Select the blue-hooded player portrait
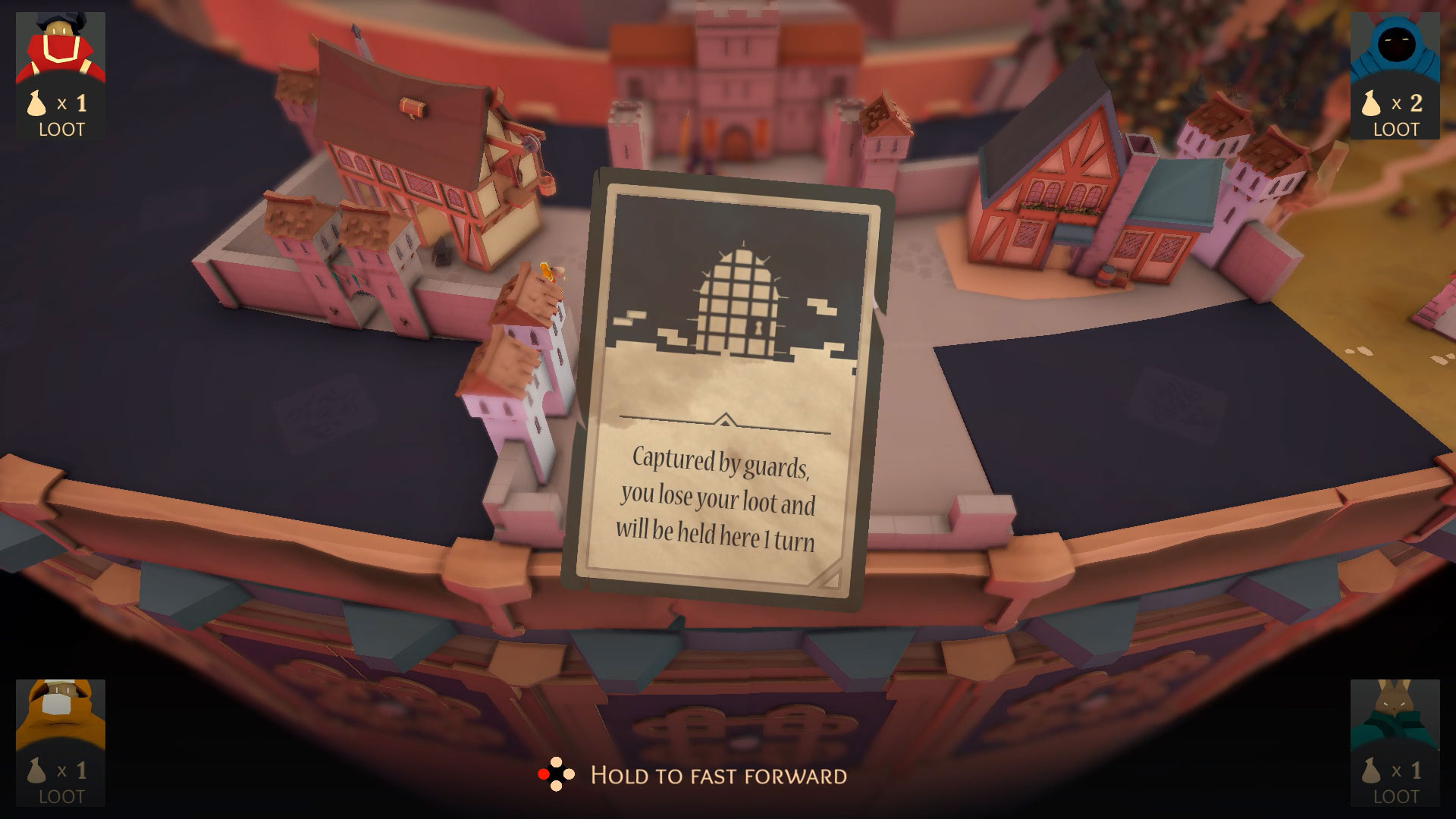This screenshot has width=1456, height=819. click(1395, 47)
